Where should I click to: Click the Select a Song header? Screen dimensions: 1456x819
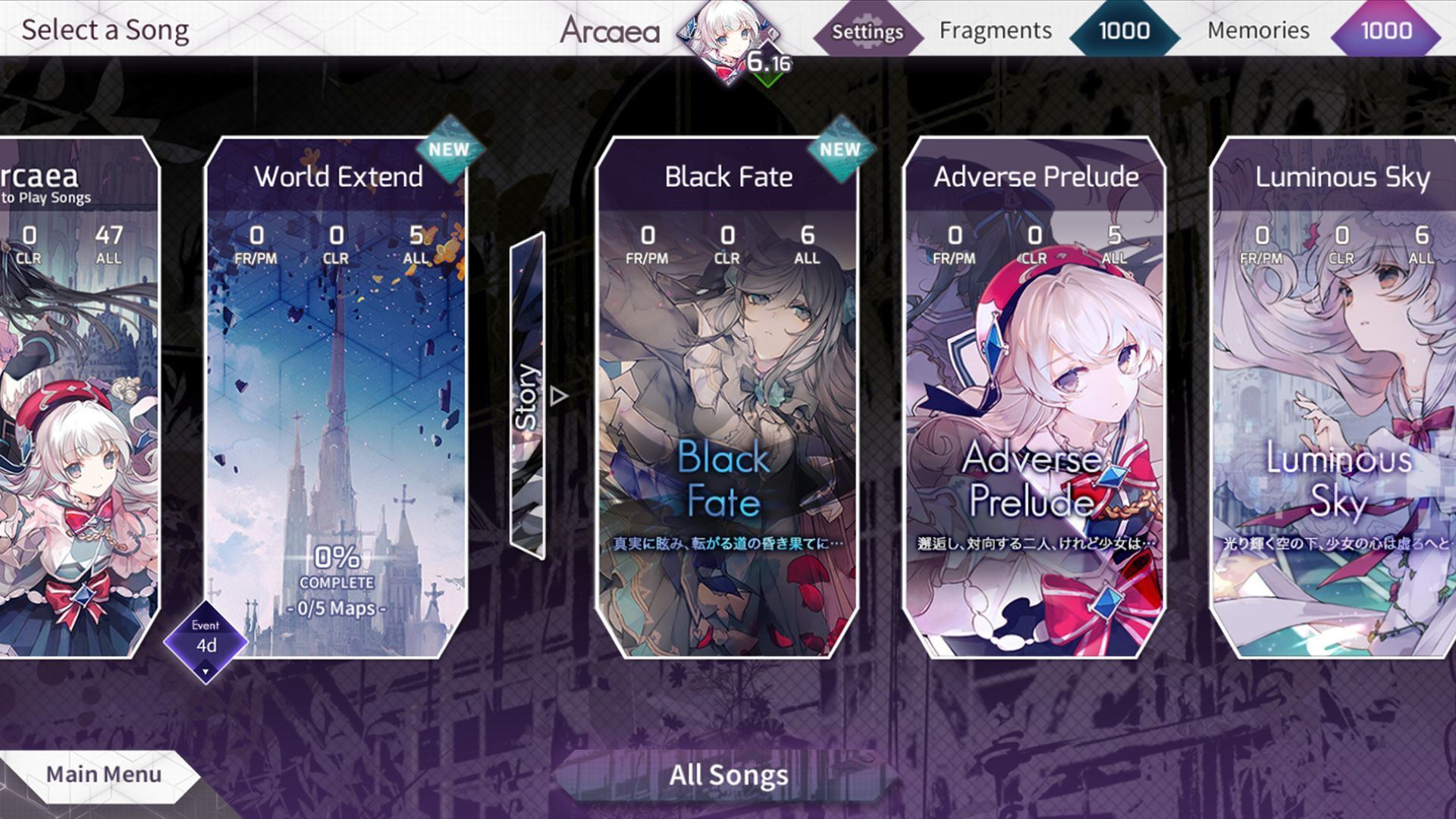[x=107, y=30]
